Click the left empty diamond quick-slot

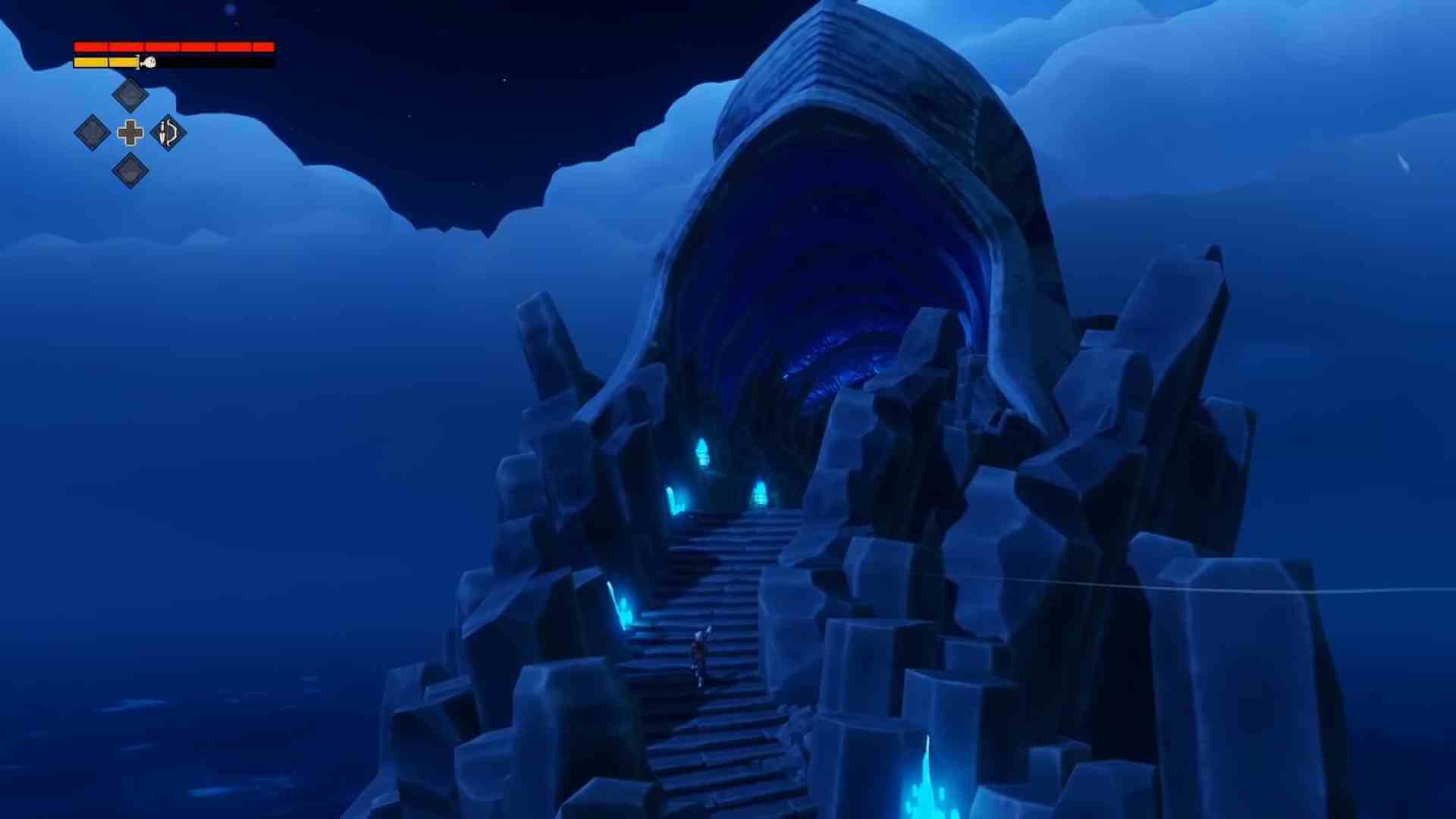pos(93,133)
